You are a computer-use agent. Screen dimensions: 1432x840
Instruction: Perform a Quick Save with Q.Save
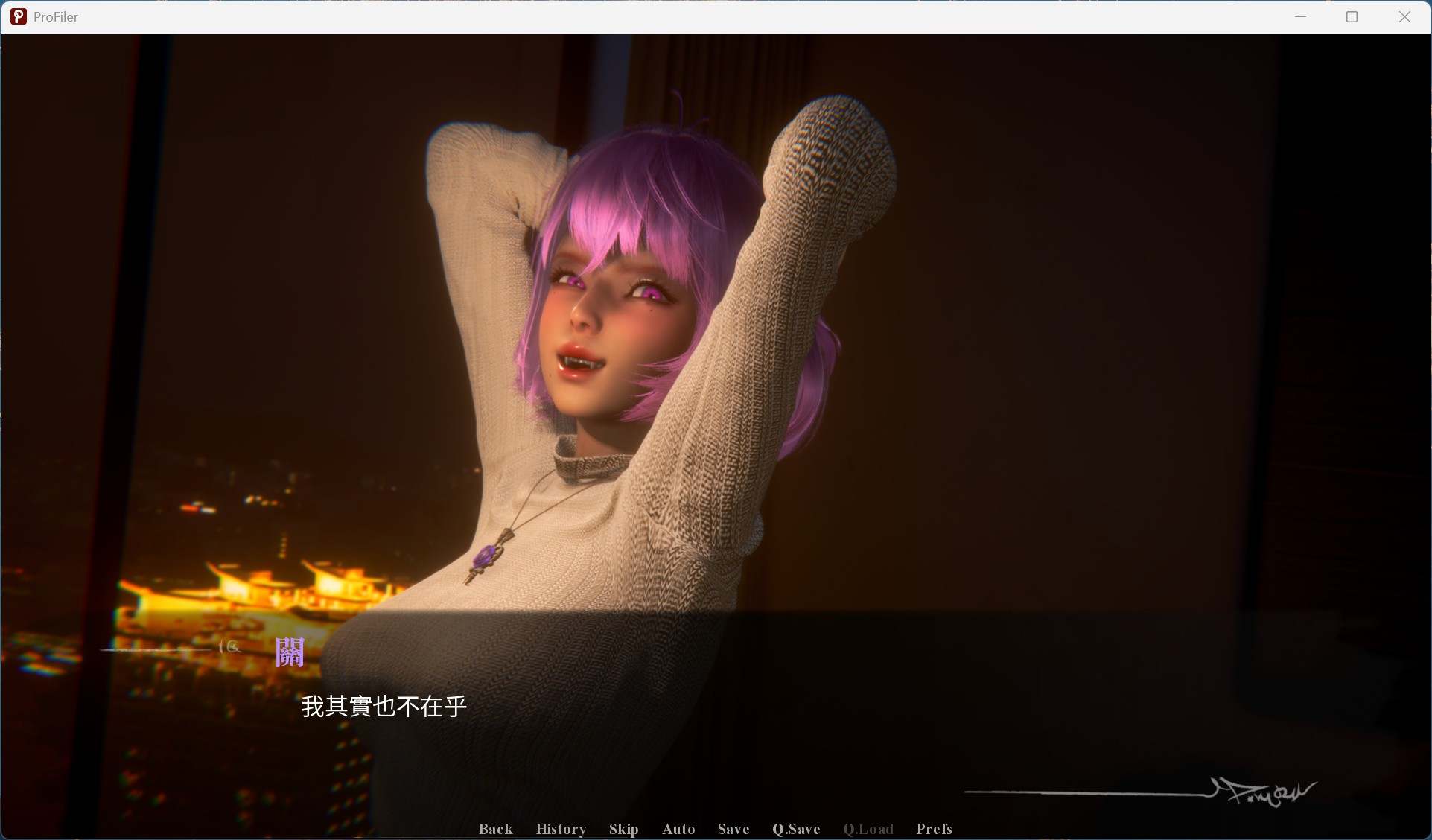pyautogui.click(x=796, y=829)
